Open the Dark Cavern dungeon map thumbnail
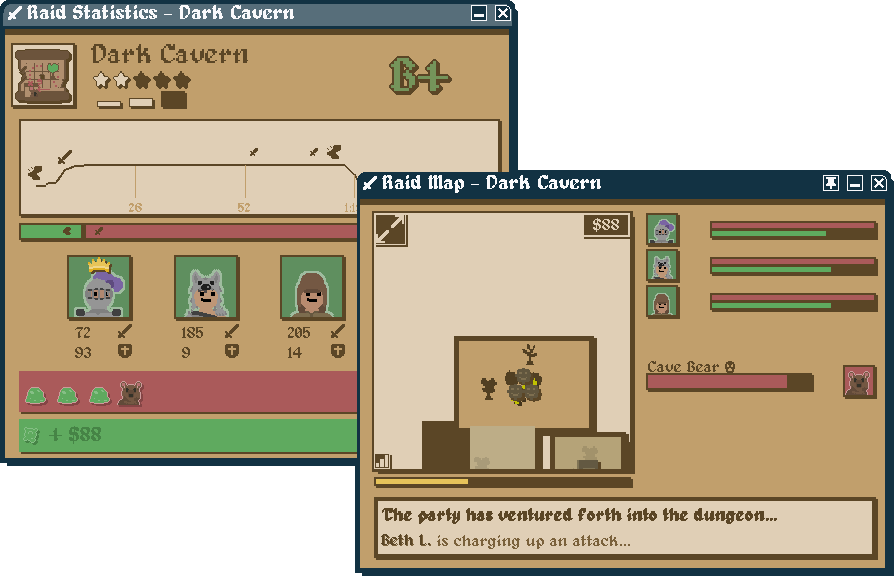Viewport: 894px width, 576px height. click(x=43, y=75)
